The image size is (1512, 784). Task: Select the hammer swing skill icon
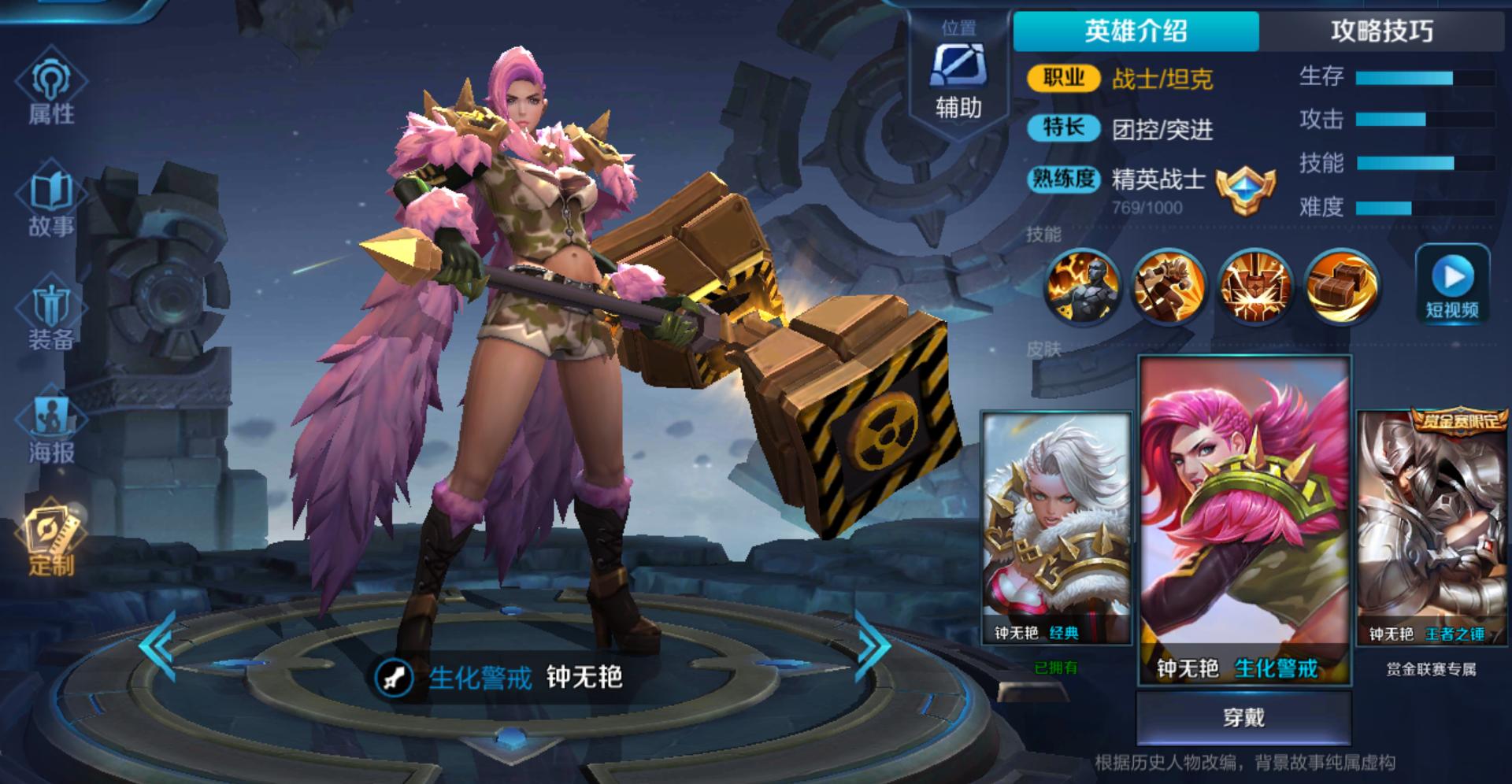1169,285
